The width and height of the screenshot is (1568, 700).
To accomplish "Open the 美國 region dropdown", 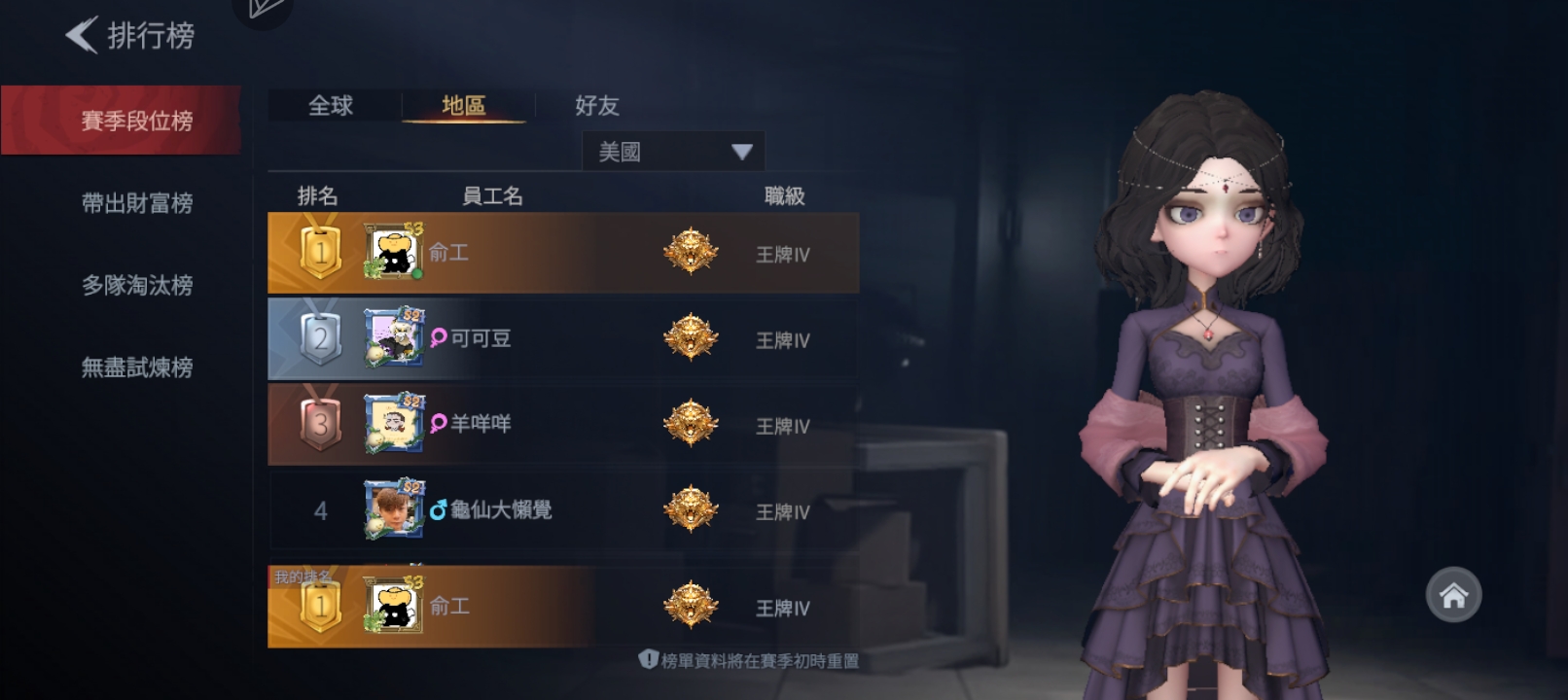I will tap(671, 151).
